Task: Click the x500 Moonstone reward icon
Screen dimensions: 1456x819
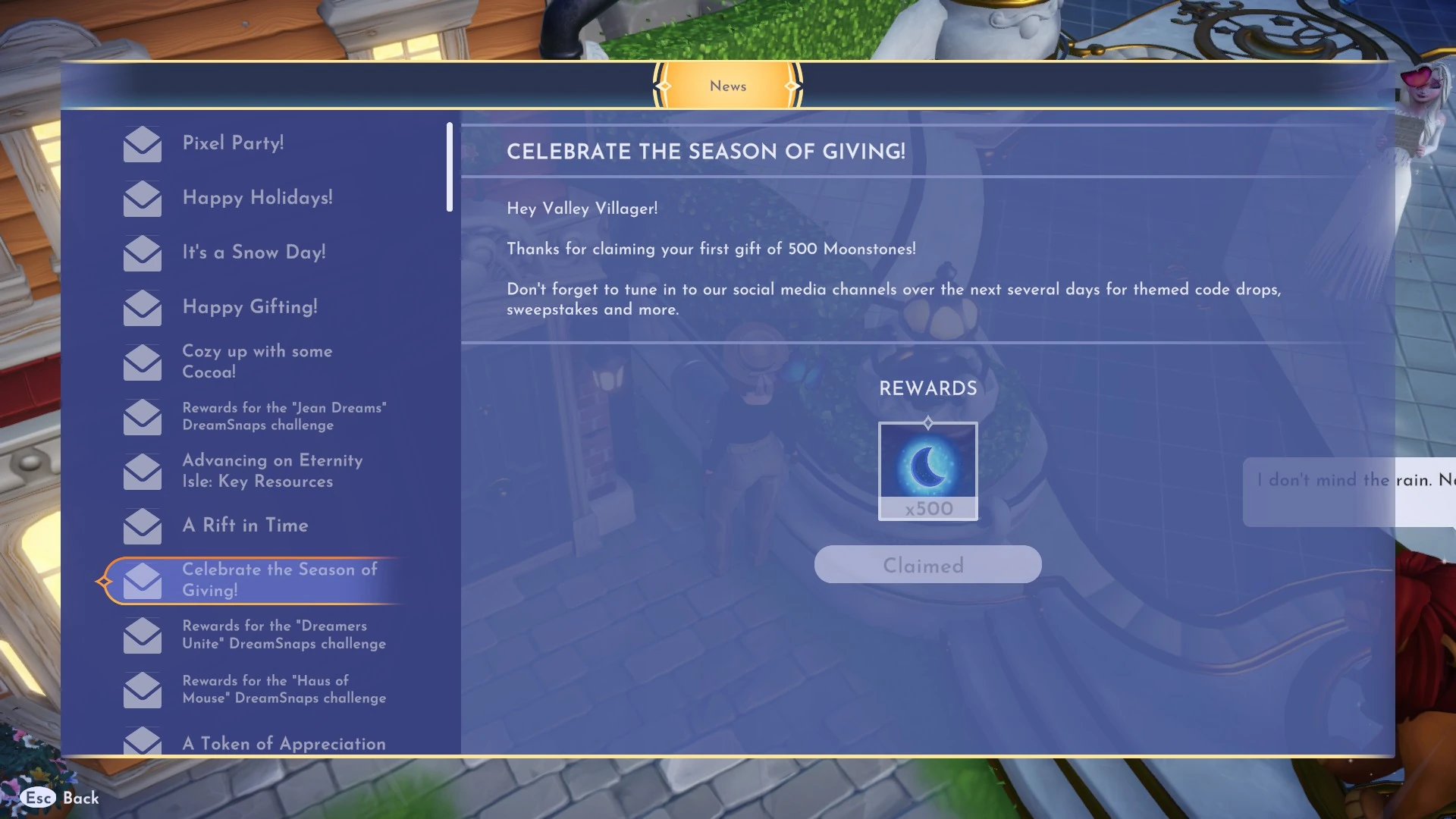Action: (927, 470)
